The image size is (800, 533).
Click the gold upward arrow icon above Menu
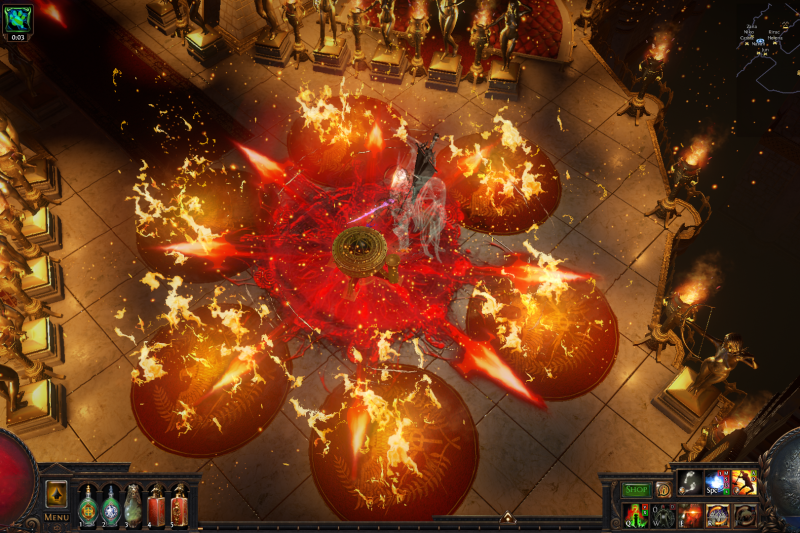pos(56,494)
